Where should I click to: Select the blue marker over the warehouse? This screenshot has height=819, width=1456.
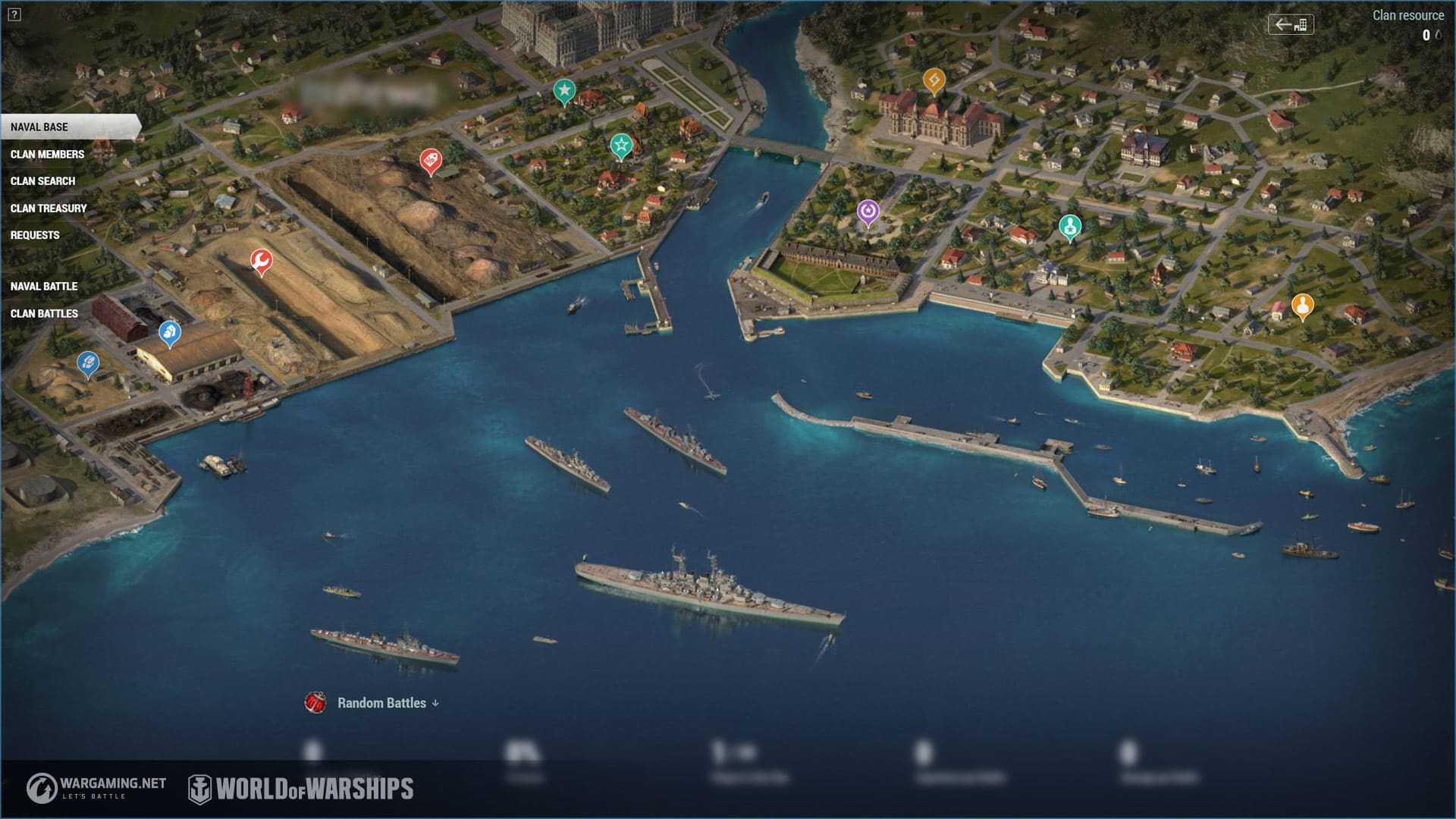tap(169, 332)
